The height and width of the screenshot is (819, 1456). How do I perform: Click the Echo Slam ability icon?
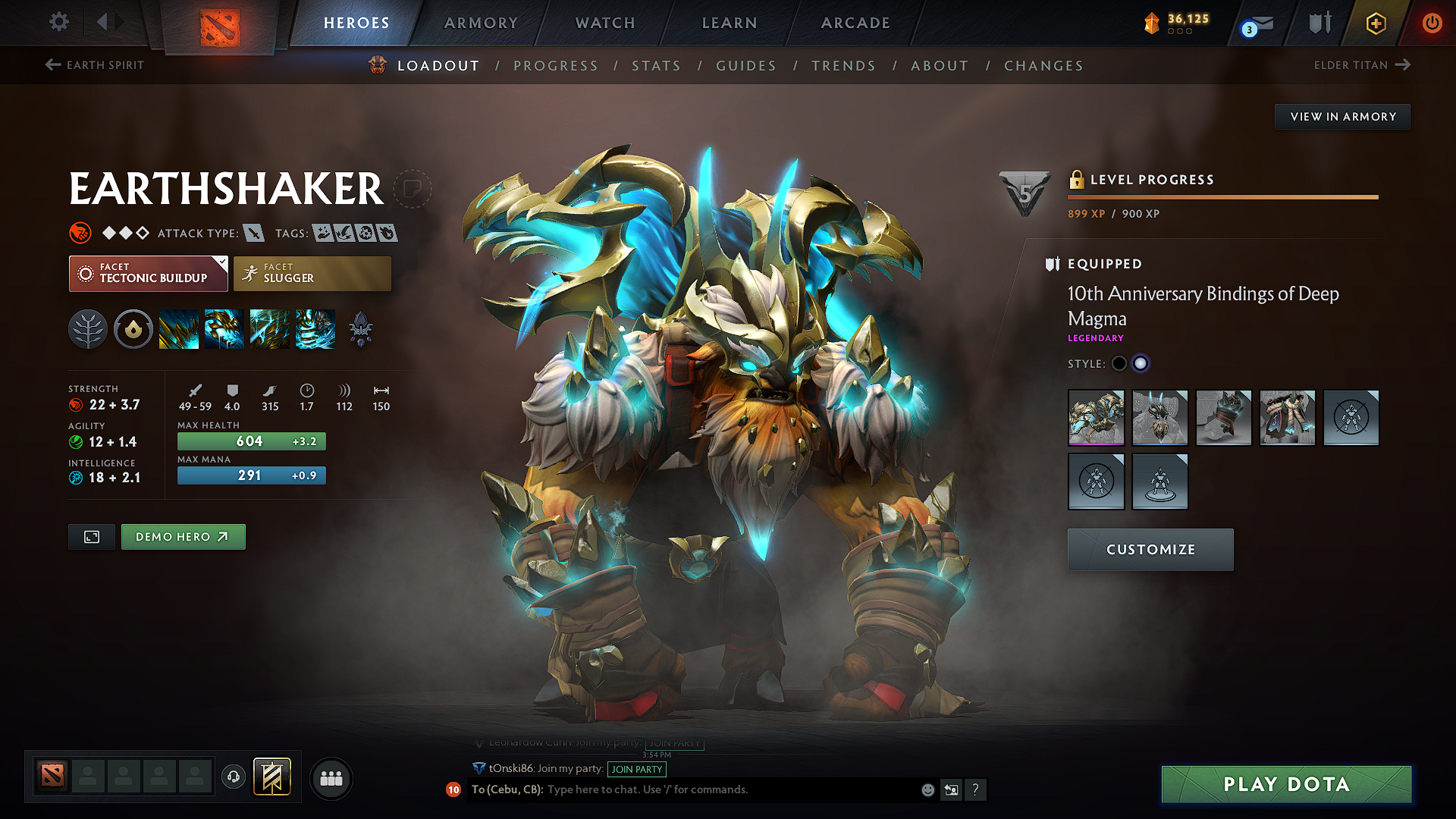pos(315,328)
